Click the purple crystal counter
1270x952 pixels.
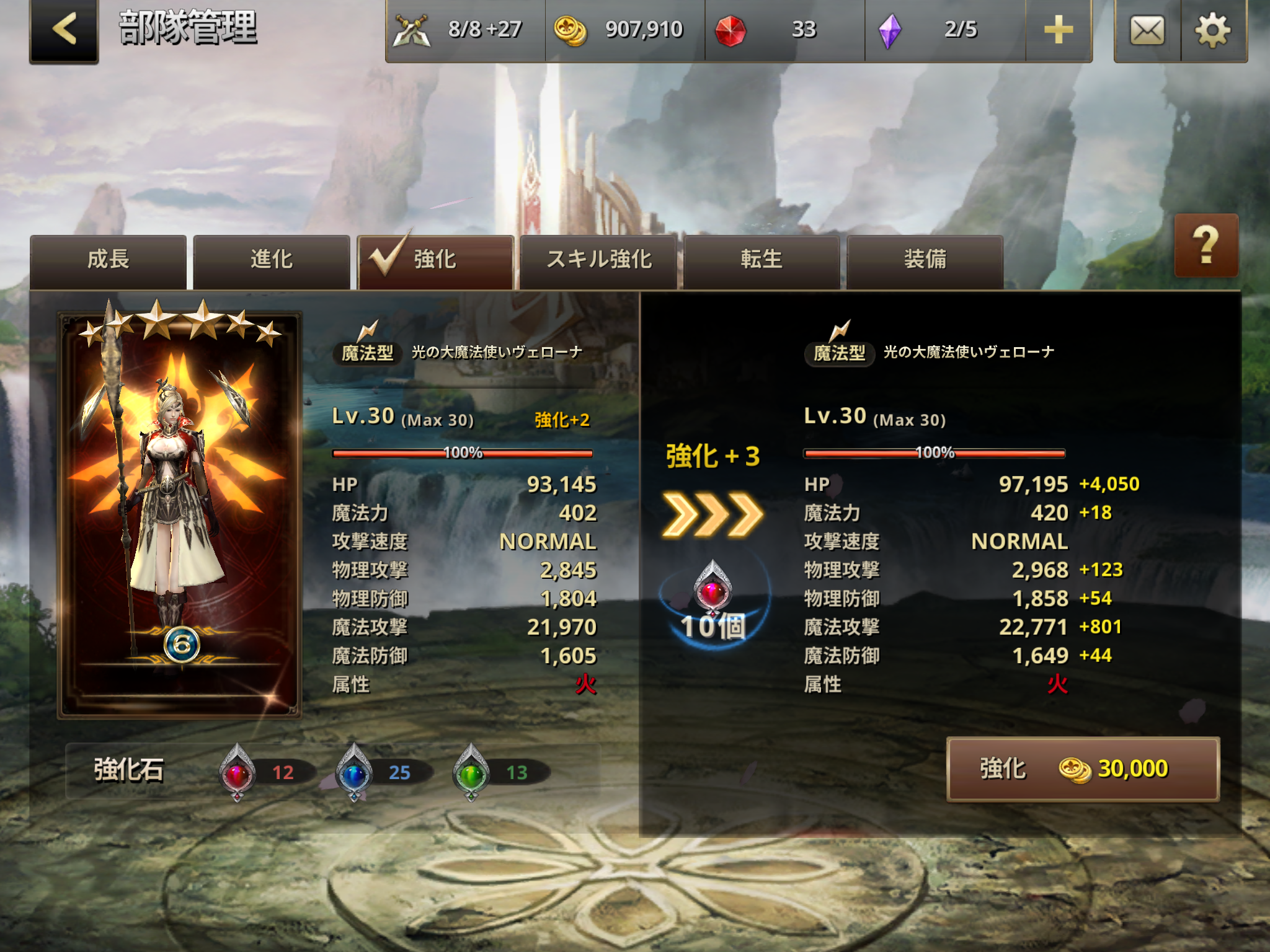point(944,30)
